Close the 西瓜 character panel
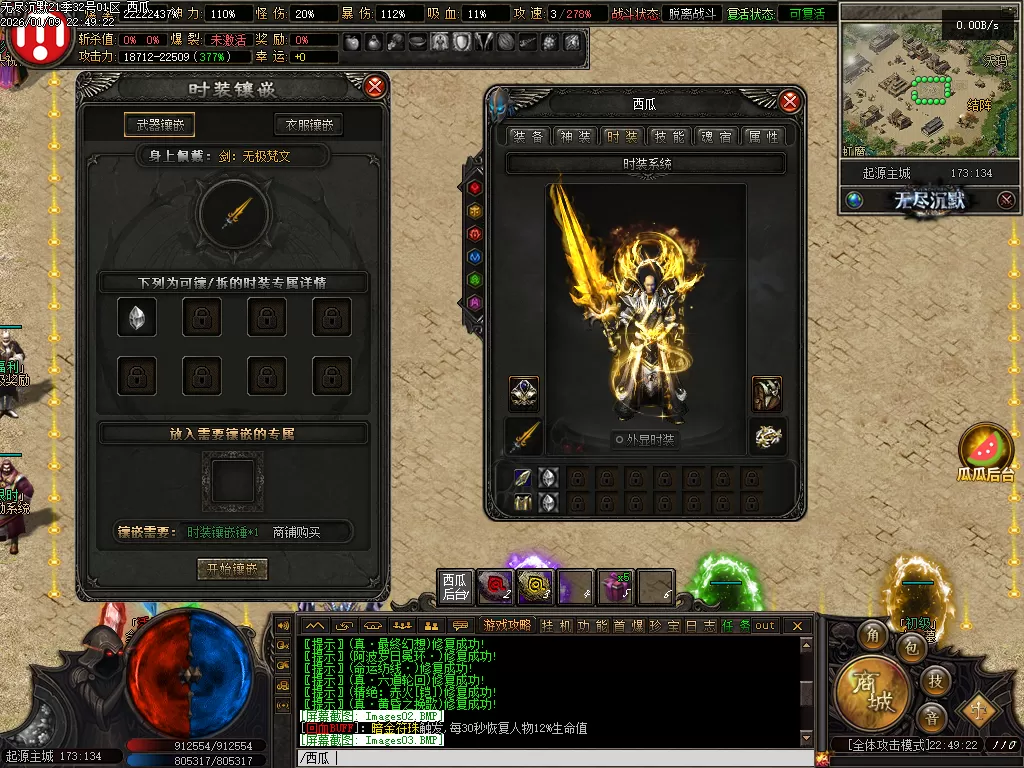This screenshot has width=1024, height=768. (x=789, y=102)
